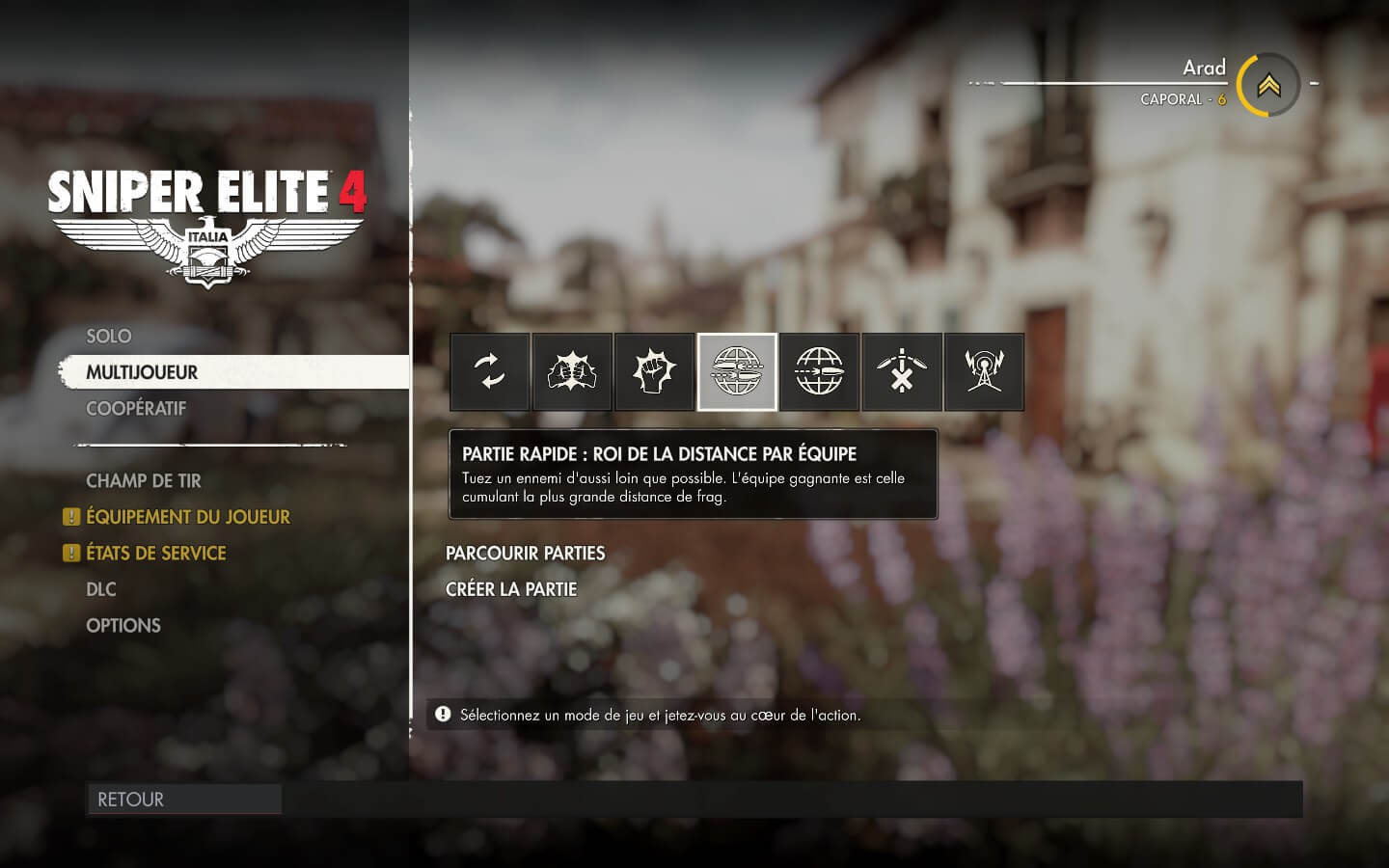Choose Créer la partie
Viewport: 1389px width, 868px height.
[510, 589]
